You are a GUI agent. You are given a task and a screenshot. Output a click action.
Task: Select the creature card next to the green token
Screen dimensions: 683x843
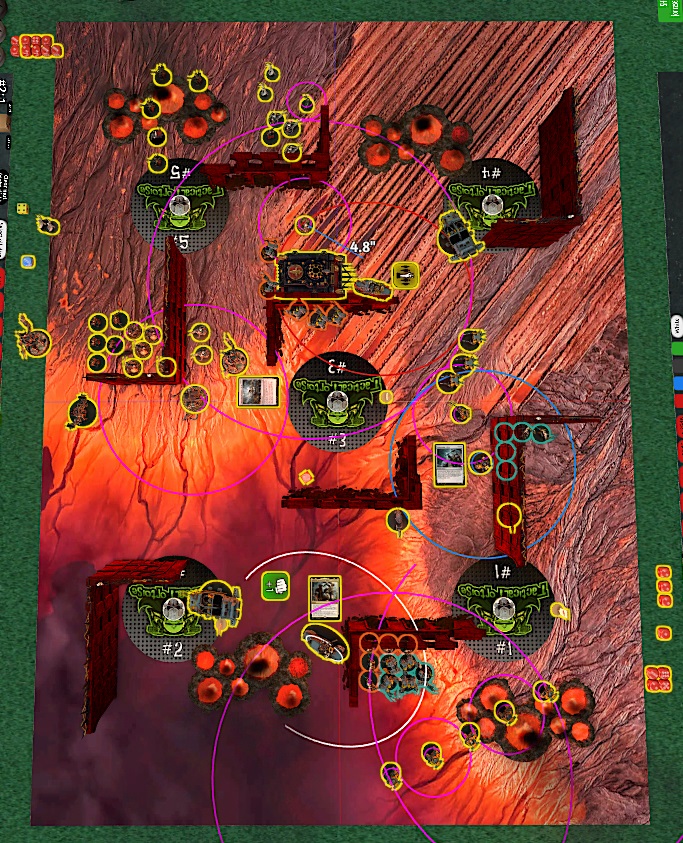[325, 599]
